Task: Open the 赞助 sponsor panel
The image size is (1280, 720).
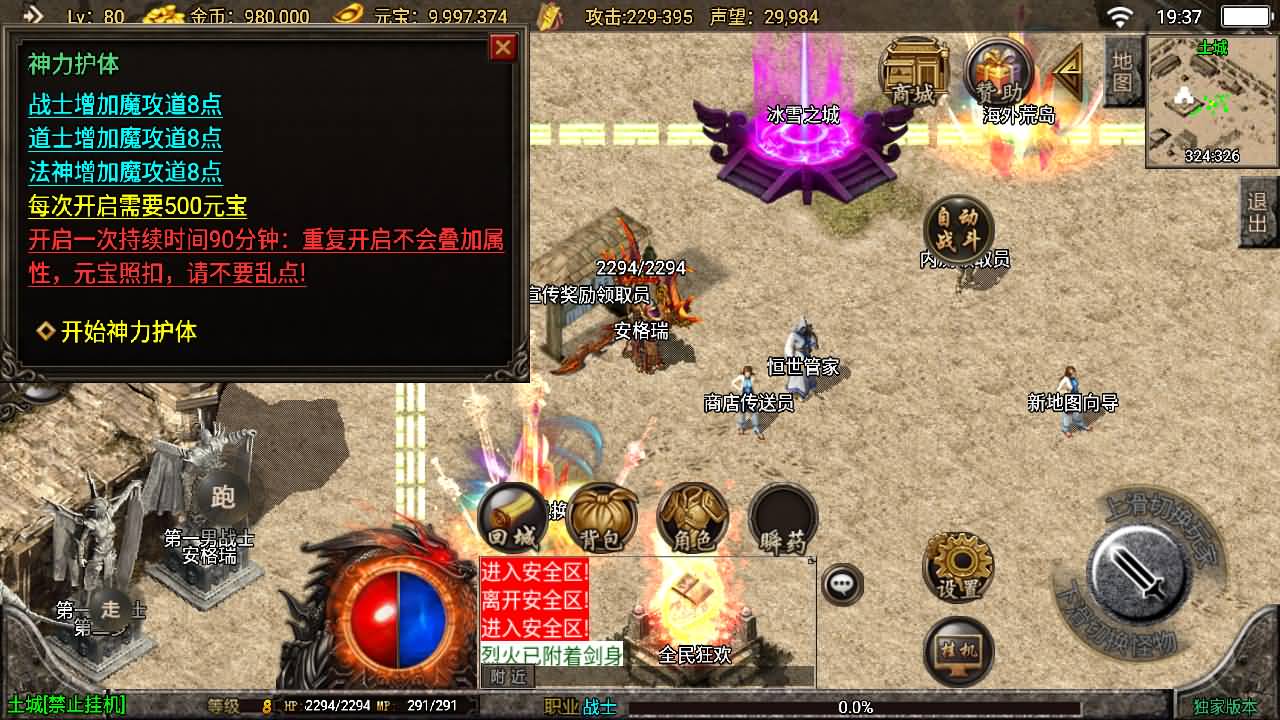Action: coord(997,73)
